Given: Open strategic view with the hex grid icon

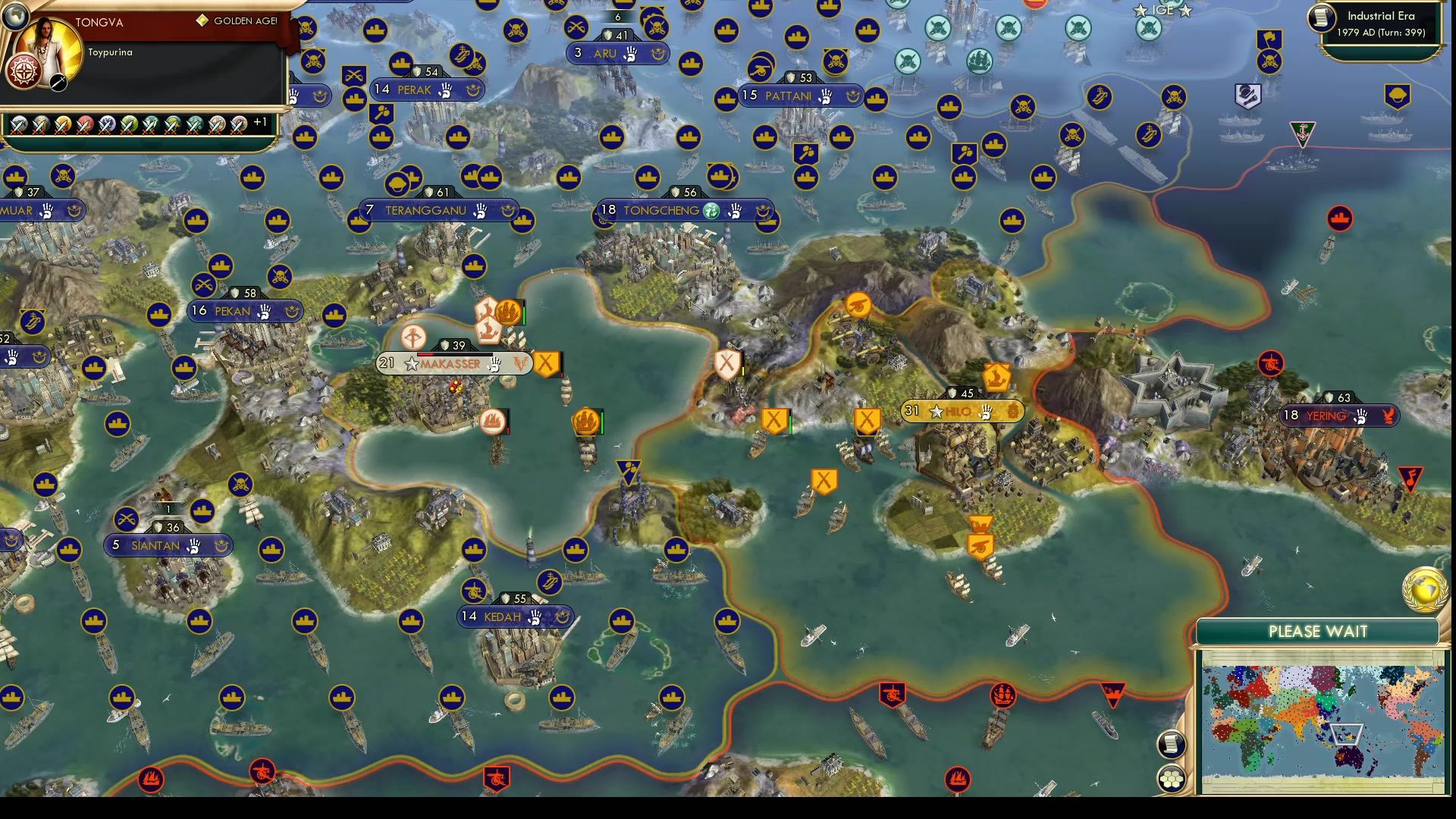Looking at the screenshot, I should click(1172, 777).
